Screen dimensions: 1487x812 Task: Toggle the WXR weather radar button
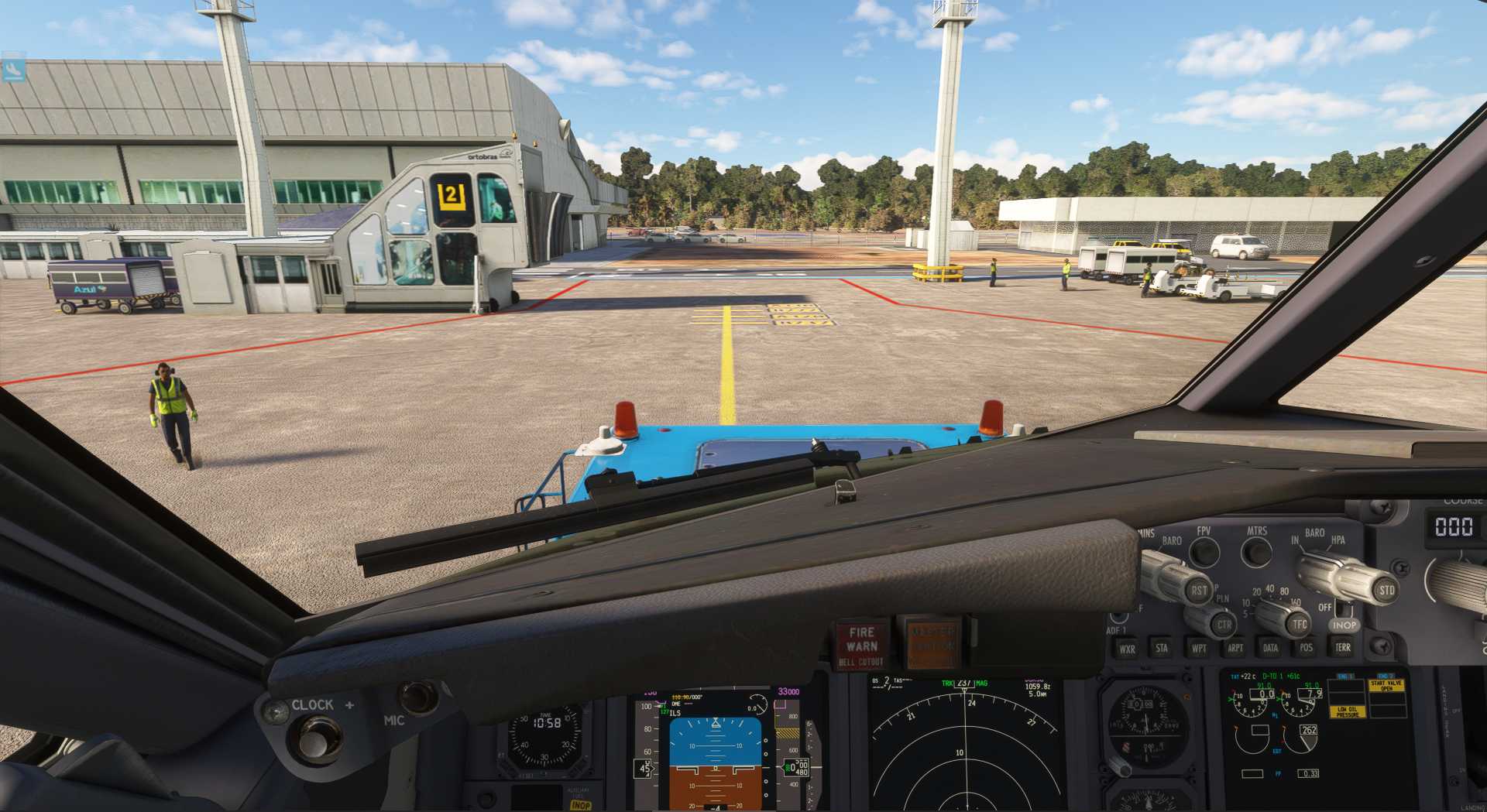pyautogui.click(x=1127, y=649)
